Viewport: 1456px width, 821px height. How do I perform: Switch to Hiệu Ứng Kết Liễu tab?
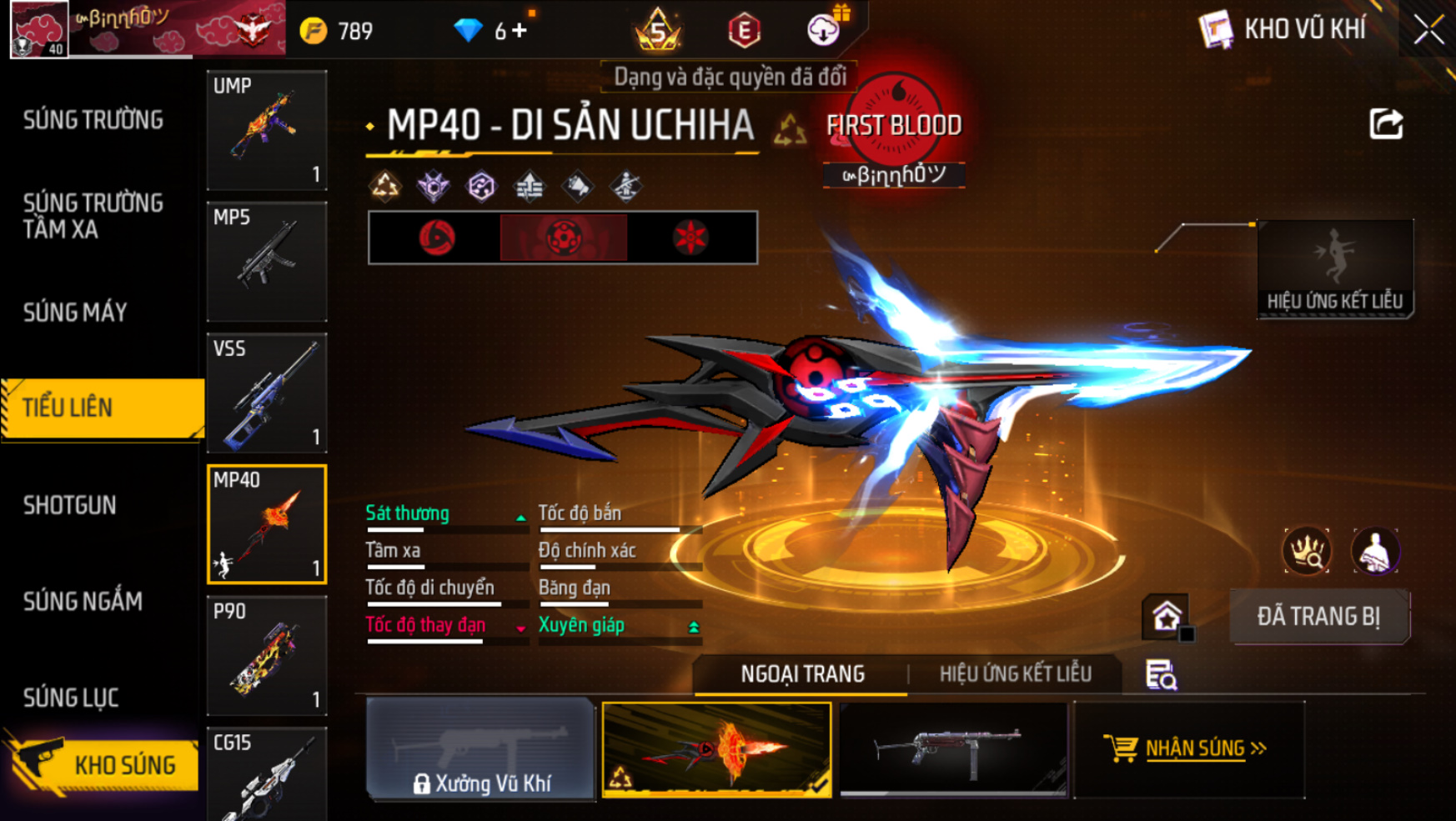[x=1015, y=673]
